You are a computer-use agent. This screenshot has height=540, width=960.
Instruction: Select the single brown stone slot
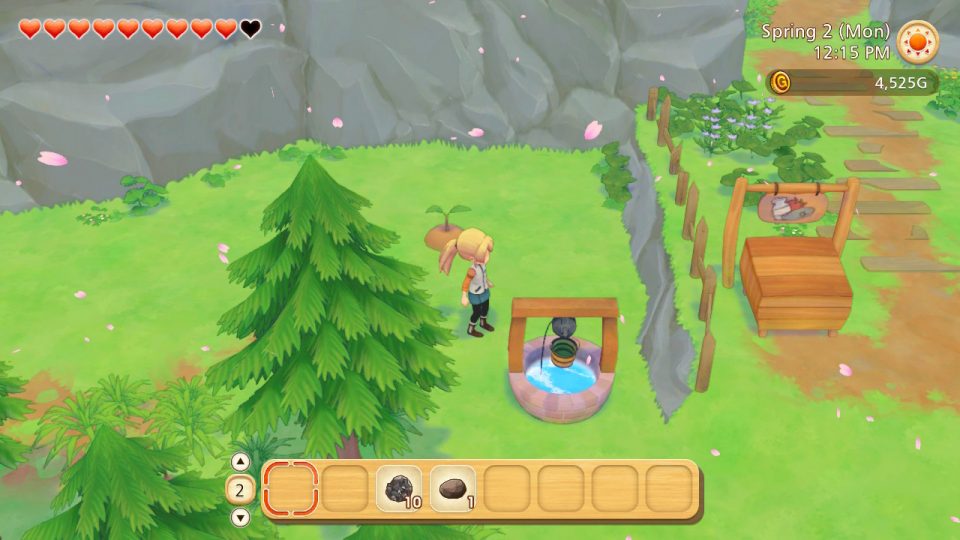[x=455, y=489]
